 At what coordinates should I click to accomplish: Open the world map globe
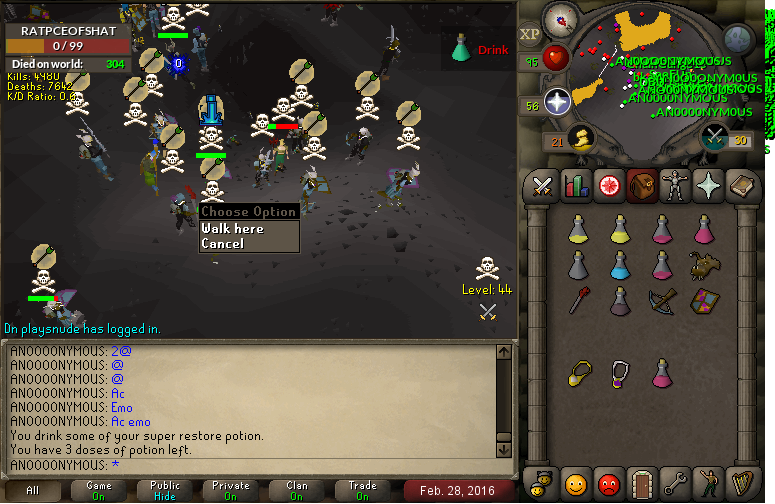pos(737,39)
